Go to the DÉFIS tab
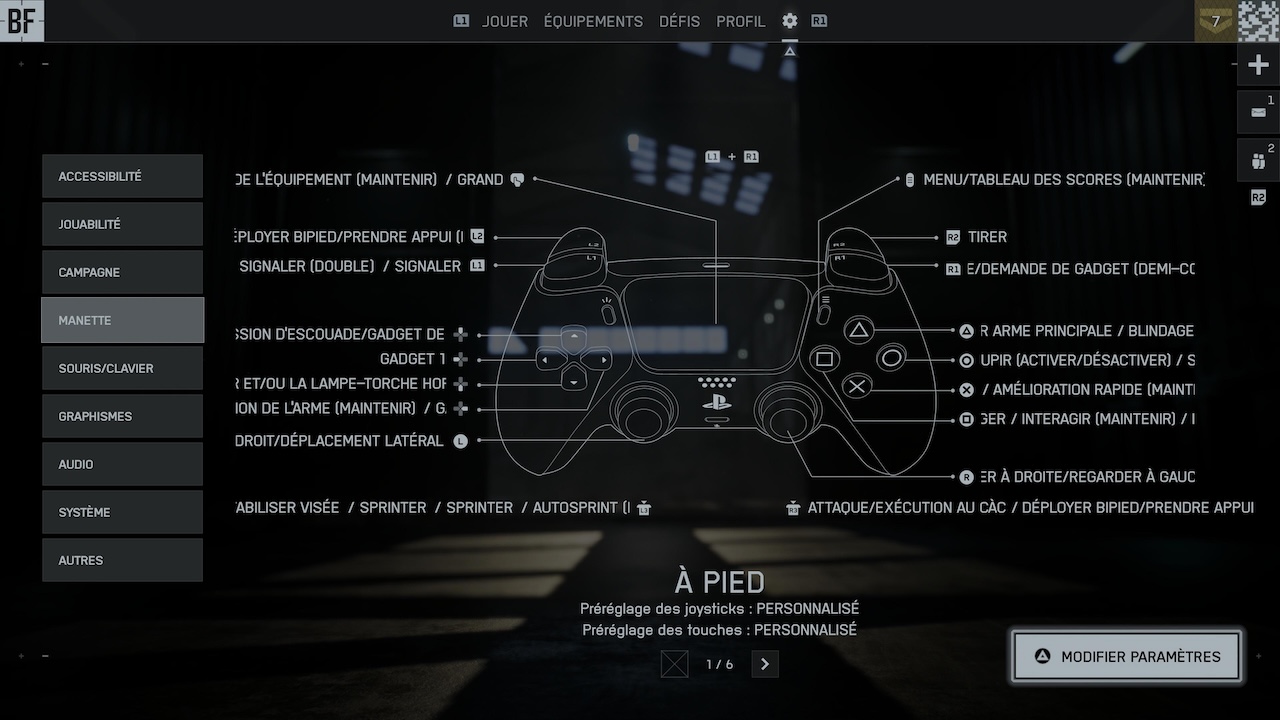The width and height of the screenshot is (1280, 720). [679, 21]
